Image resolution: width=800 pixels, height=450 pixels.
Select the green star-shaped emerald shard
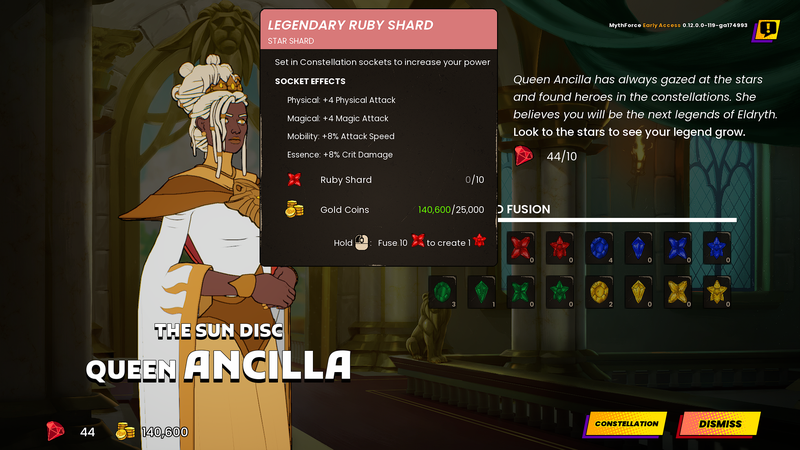click(561, 291)
